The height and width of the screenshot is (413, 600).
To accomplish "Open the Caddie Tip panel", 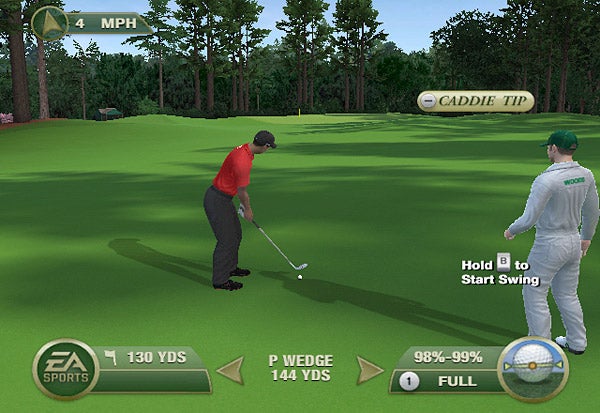I will (475, 101).
